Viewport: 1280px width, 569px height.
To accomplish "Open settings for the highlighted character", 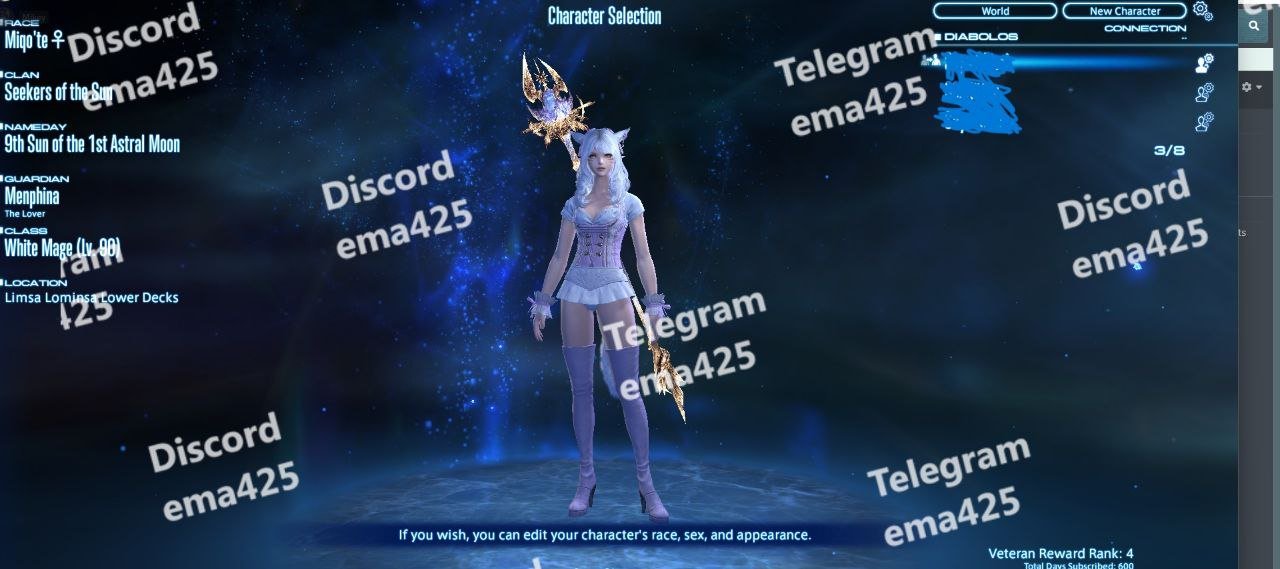I will click(1204, 63).
